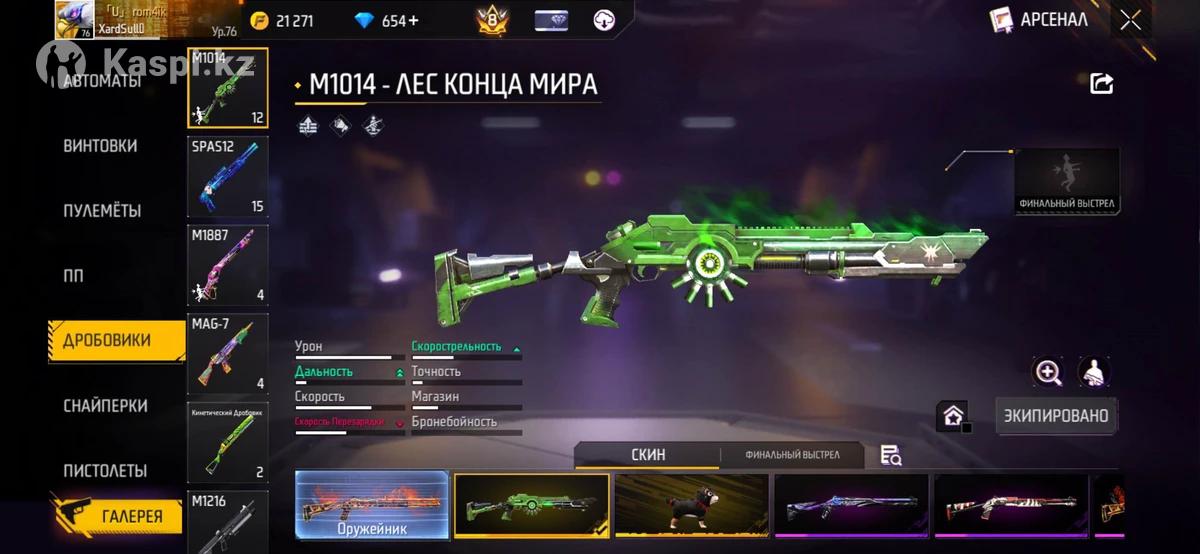Select the M1216 shotgun tile
This screenshot has height=554, width=1200.
pos(228,520)
